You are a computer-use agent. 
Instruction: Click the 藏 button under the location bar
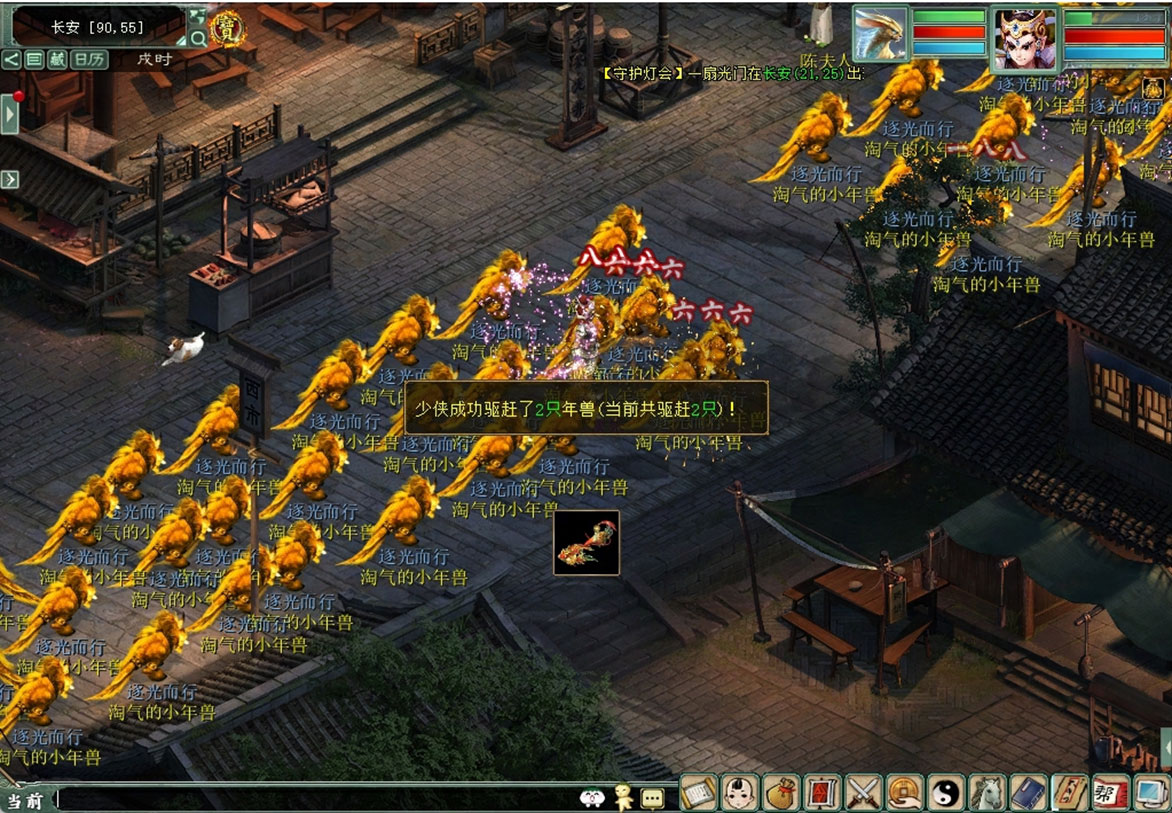click(x=58, y=59)
